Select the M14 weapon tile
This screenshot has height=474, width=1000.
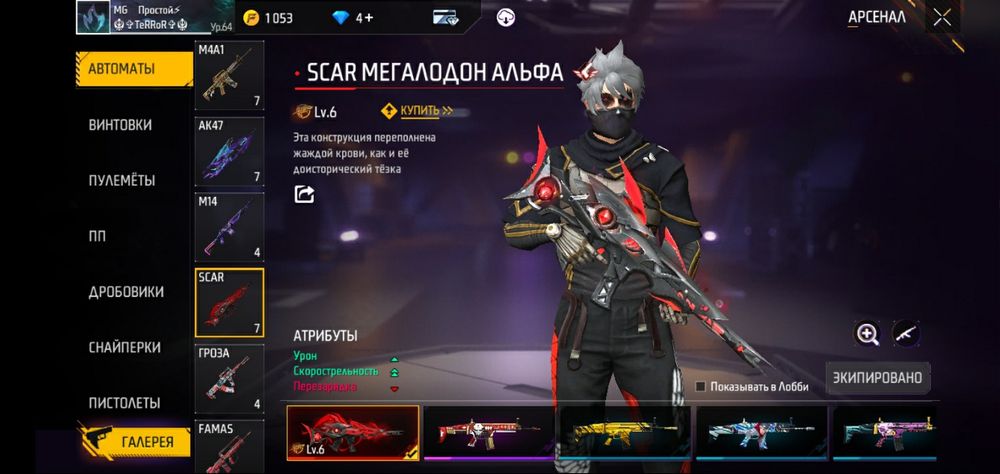(229, 227)
